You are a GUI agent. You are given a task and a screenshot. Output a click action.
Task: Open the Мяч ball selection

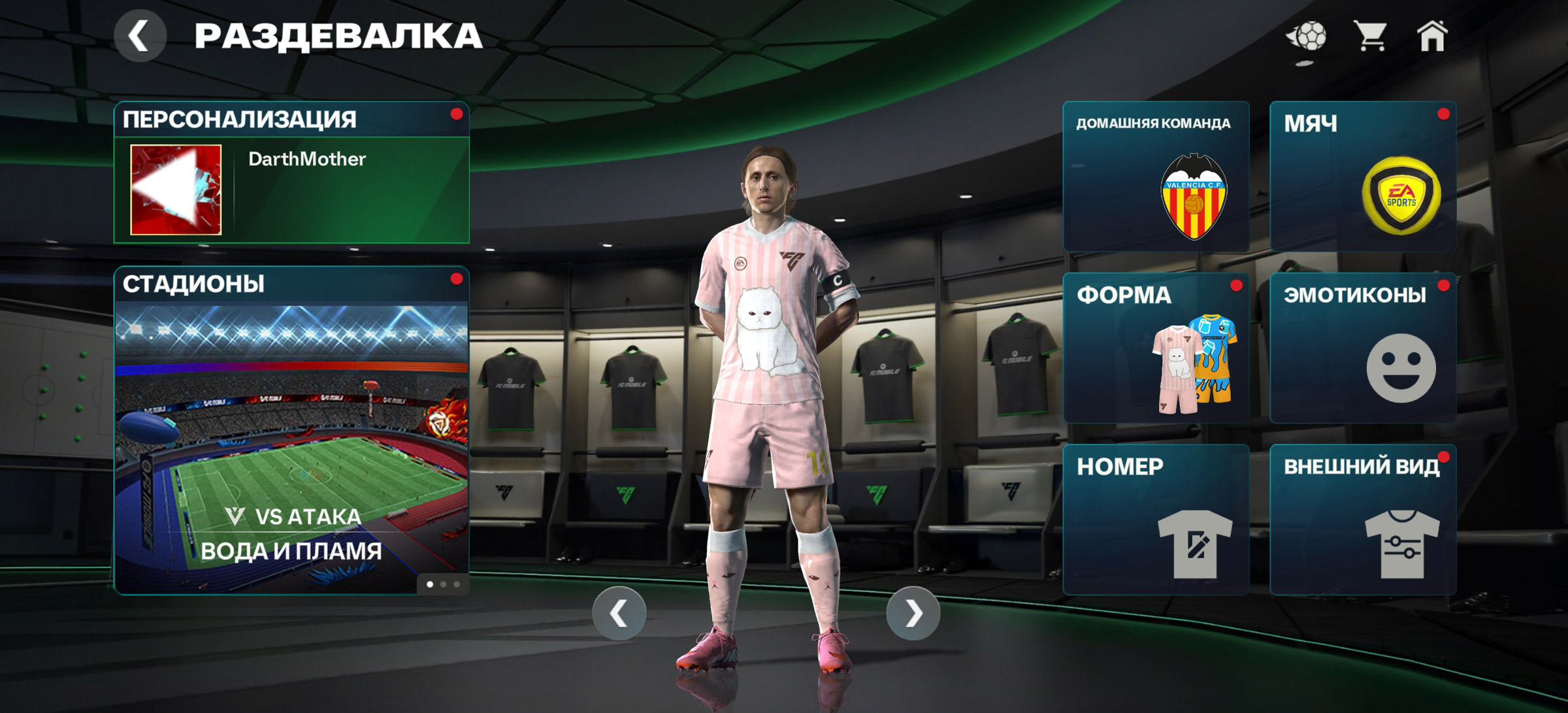1363,176
